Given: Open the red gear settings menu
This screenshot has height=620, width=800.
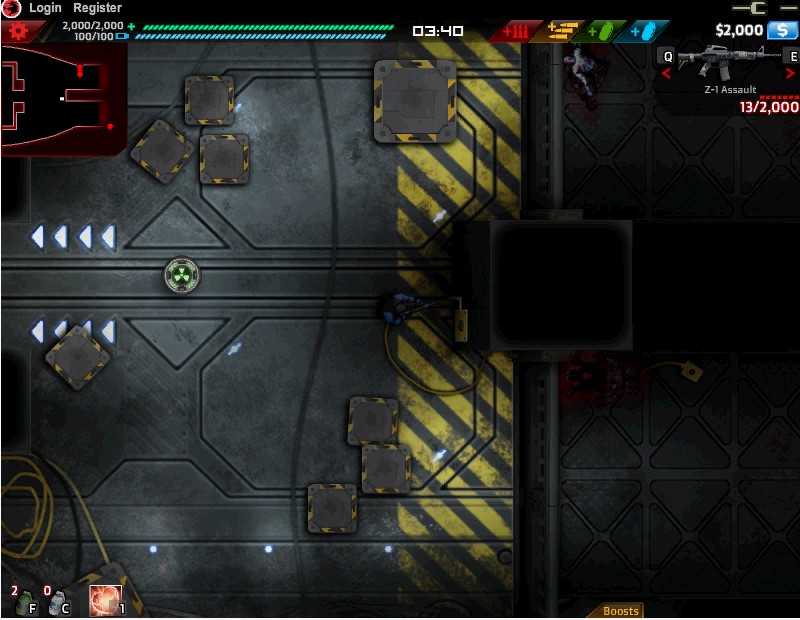Looking at the screenshot, I should [16, 31].
